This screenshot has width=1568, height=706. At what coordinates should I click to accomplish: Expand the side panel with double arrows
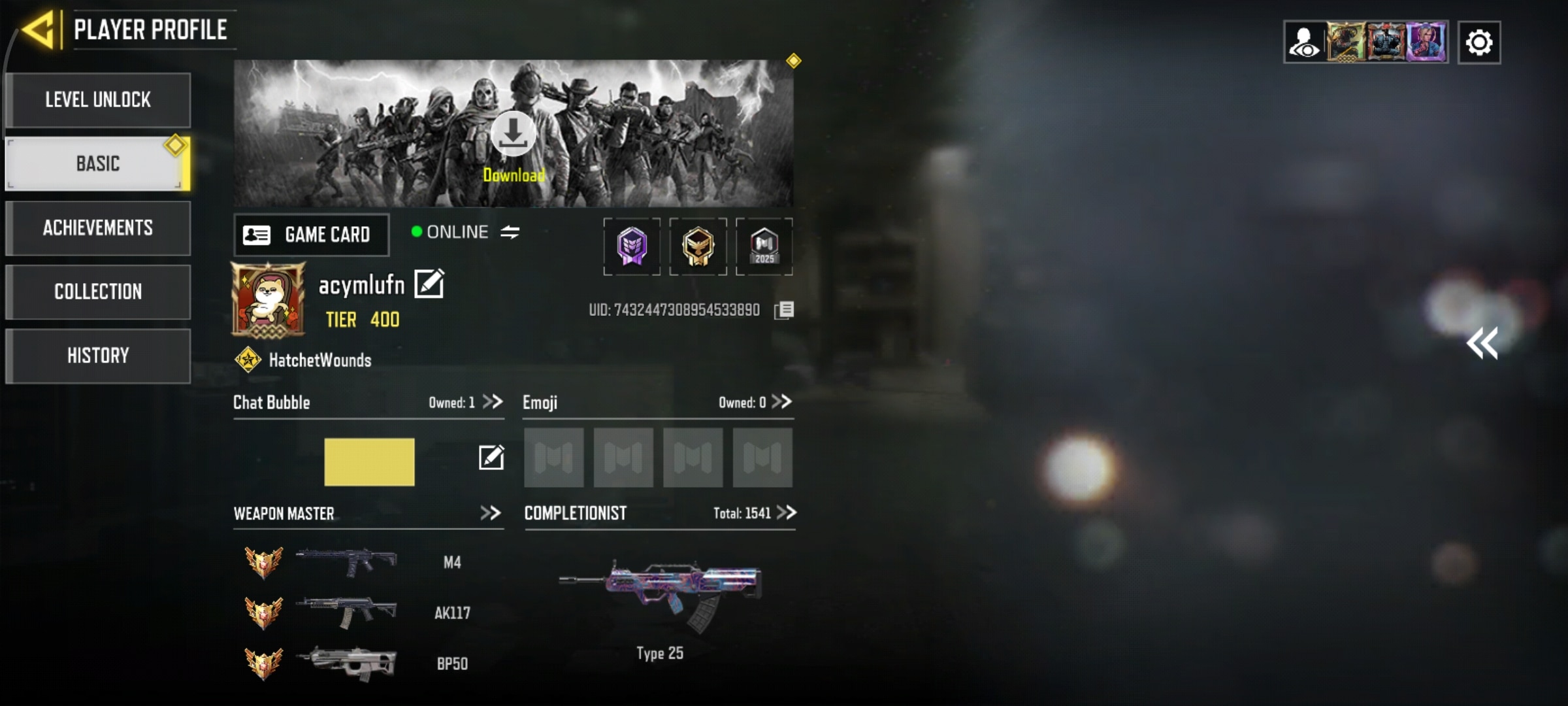[x=1482, y=344]
